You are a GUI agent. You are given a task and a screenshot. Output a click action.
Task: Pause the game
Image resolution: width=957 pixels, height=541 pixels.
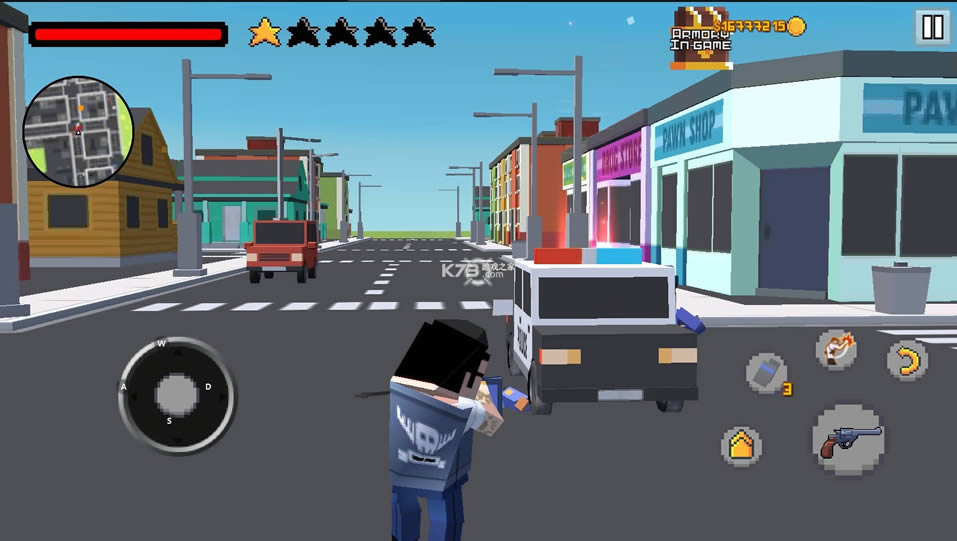click(x=932, y=27)
